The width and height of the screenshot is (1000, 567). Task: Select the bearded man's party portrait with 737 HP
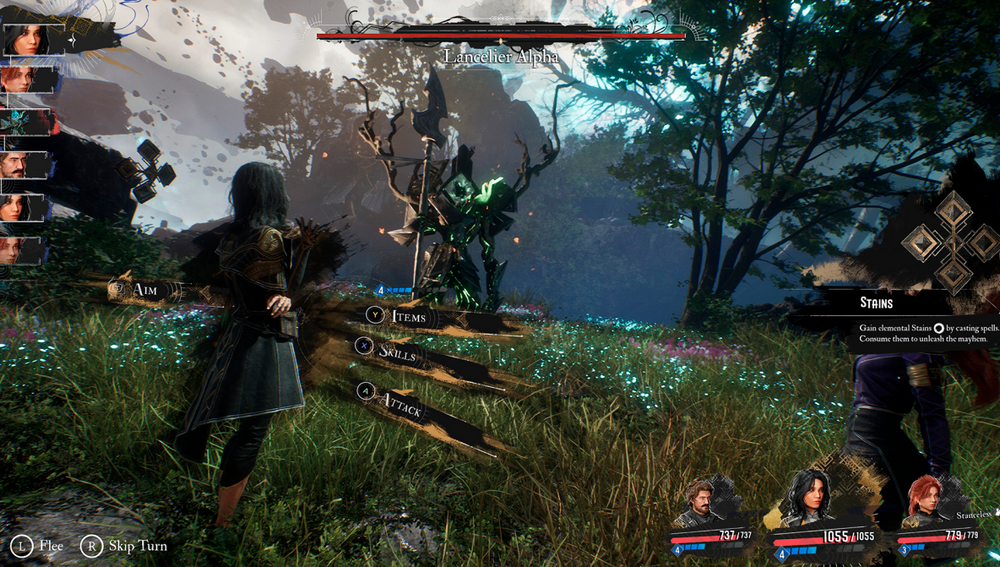pyautogui.click(x=699, y=506)
